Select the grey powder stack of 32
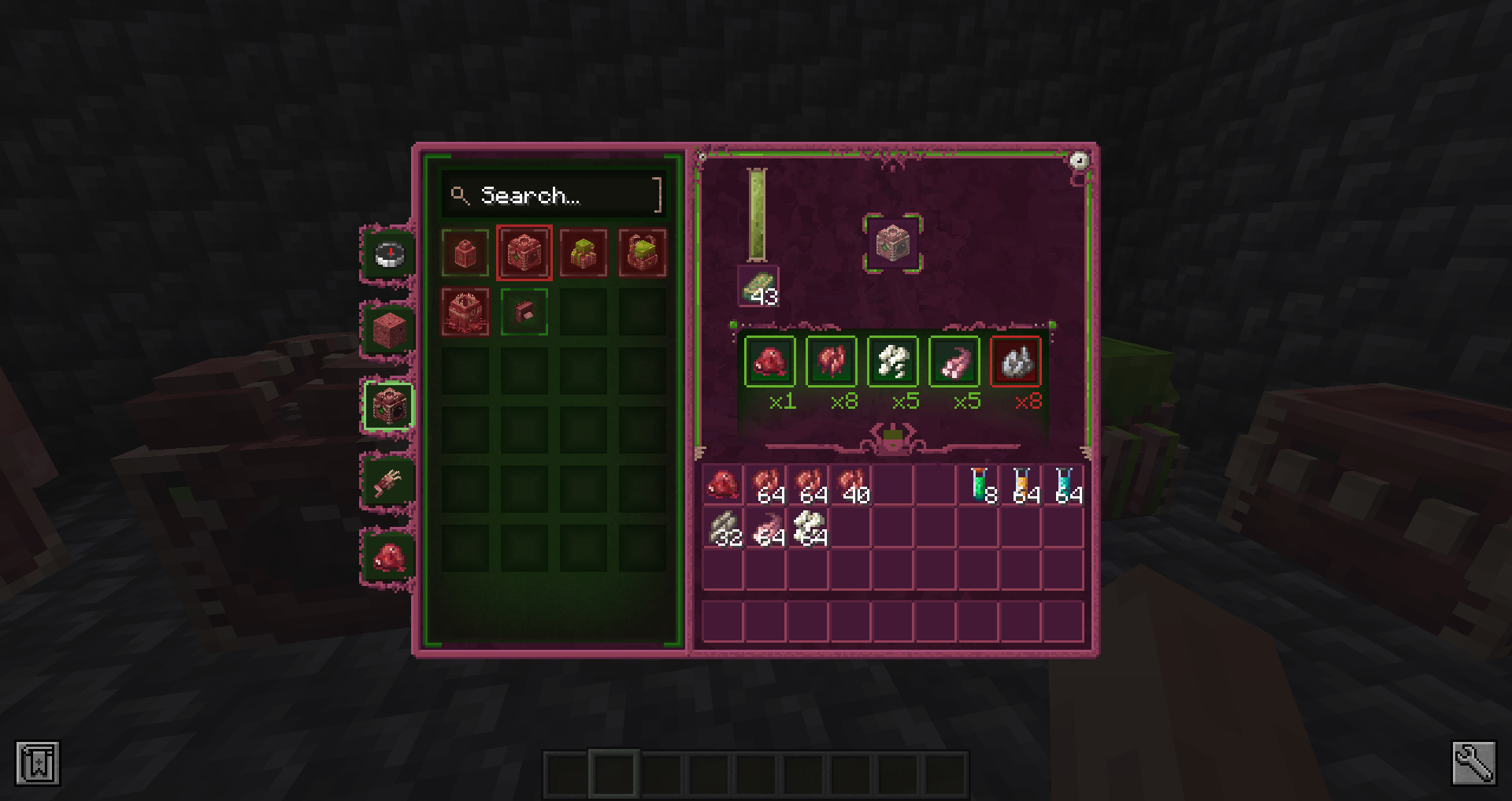 724,527
